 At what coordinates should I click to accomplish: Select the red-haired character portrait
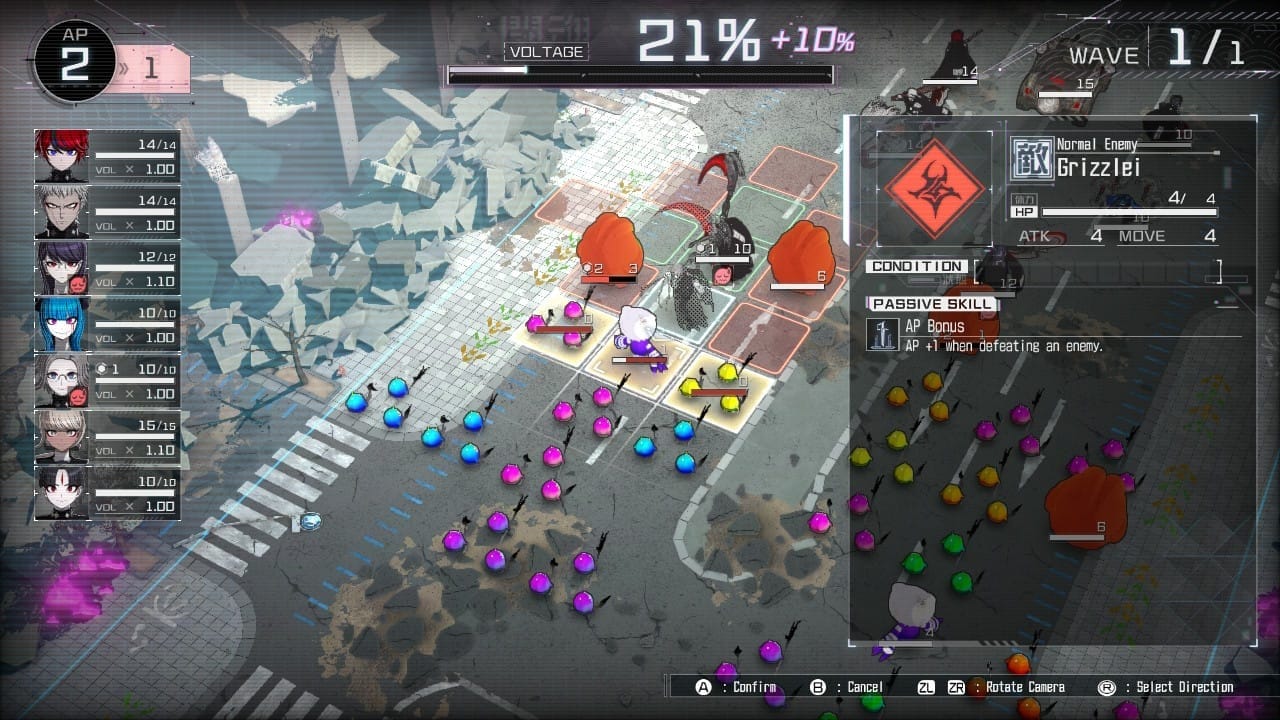coord(63,156)
